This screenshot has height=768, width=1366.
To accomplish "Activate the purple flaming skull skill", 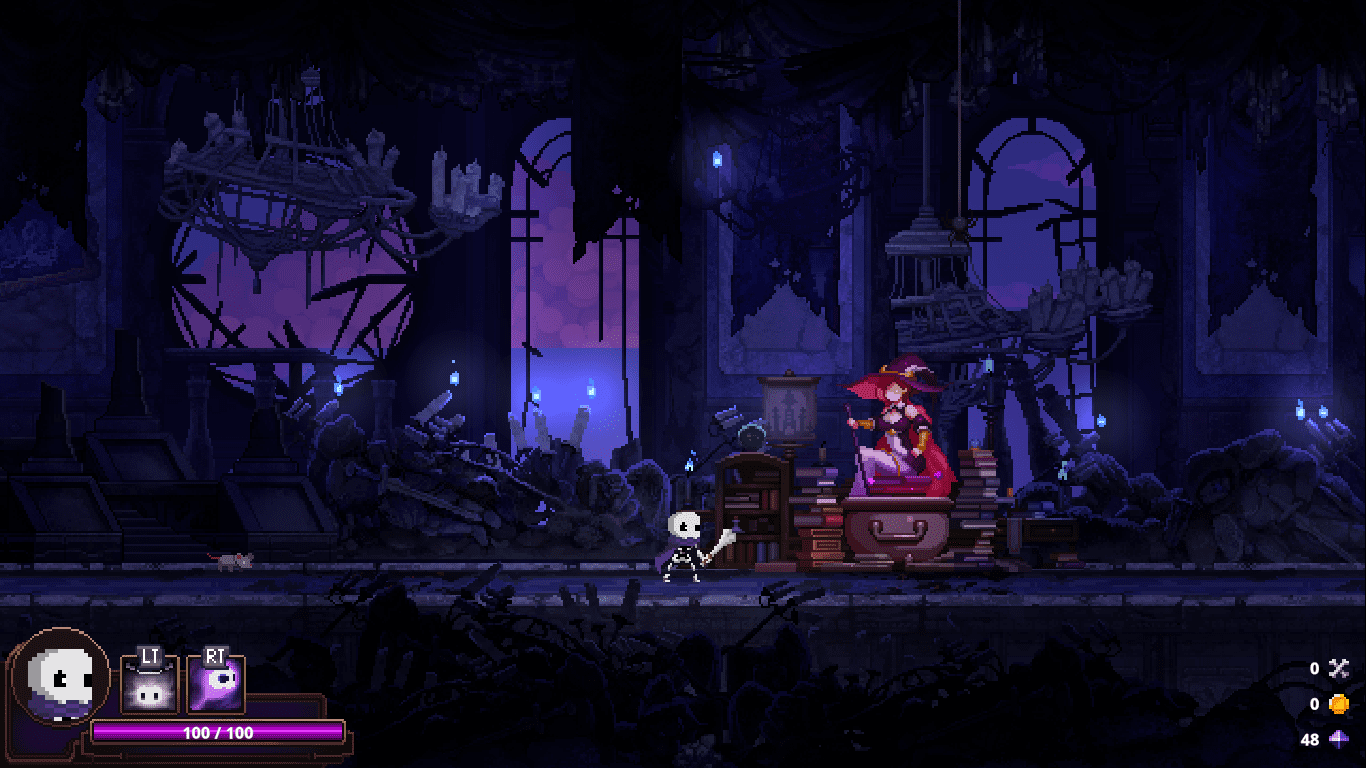I will pos(216,686).
